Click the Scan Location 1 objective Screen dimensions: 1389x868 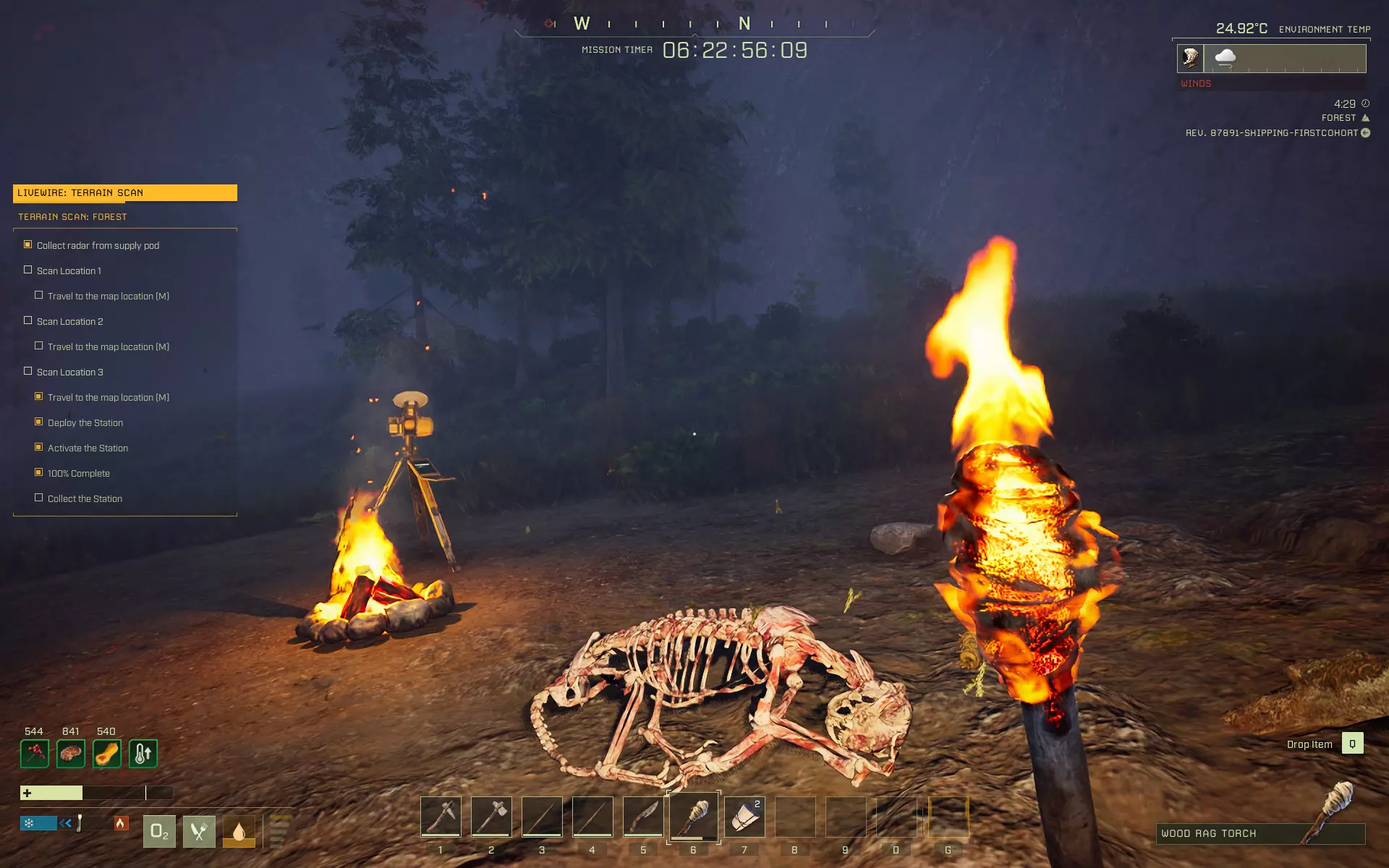69,271
